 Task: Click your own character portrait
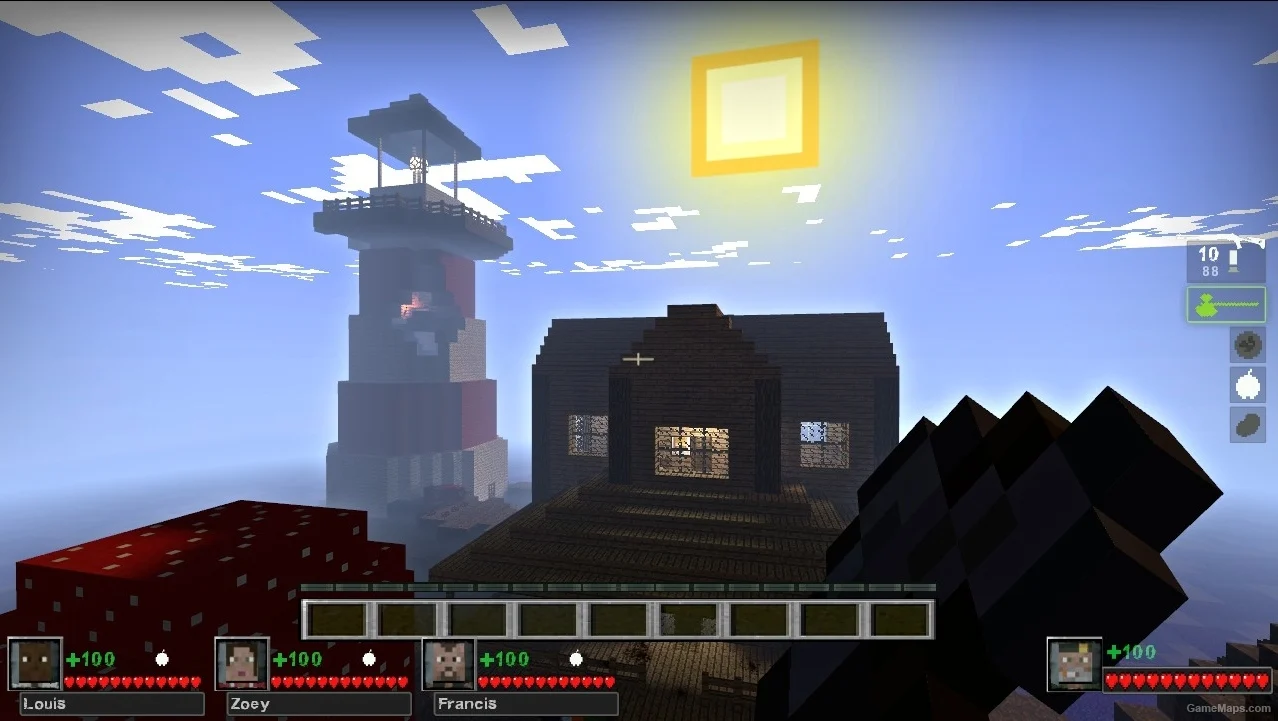1074,664
